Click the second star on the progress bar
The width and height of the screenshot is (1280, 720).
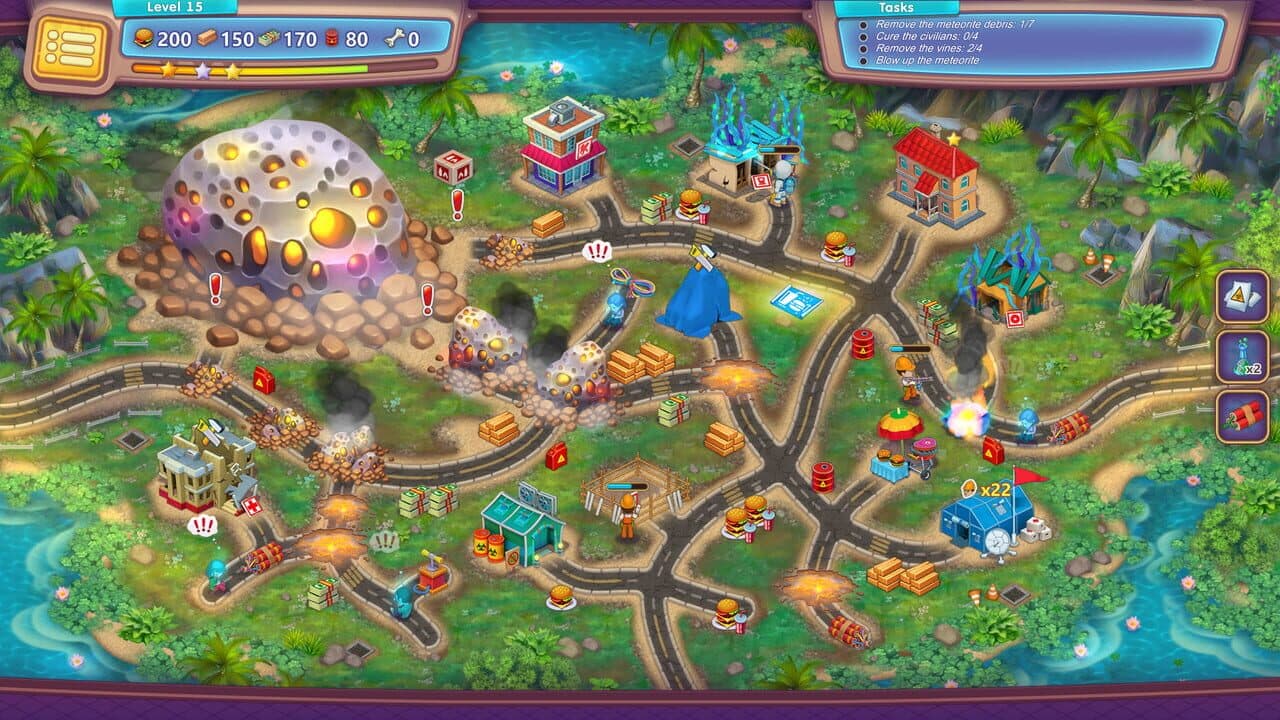coord(203,69)
